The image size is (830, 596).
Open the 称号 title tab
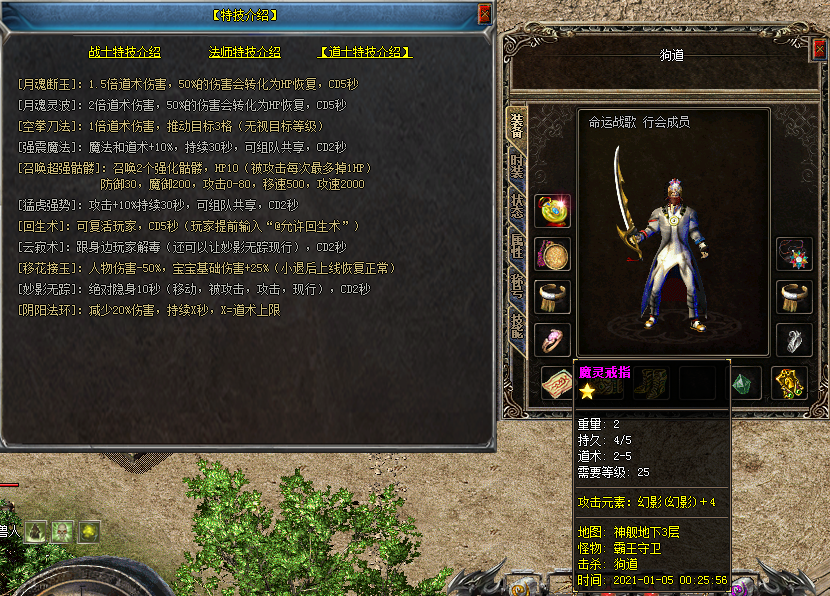517,291
